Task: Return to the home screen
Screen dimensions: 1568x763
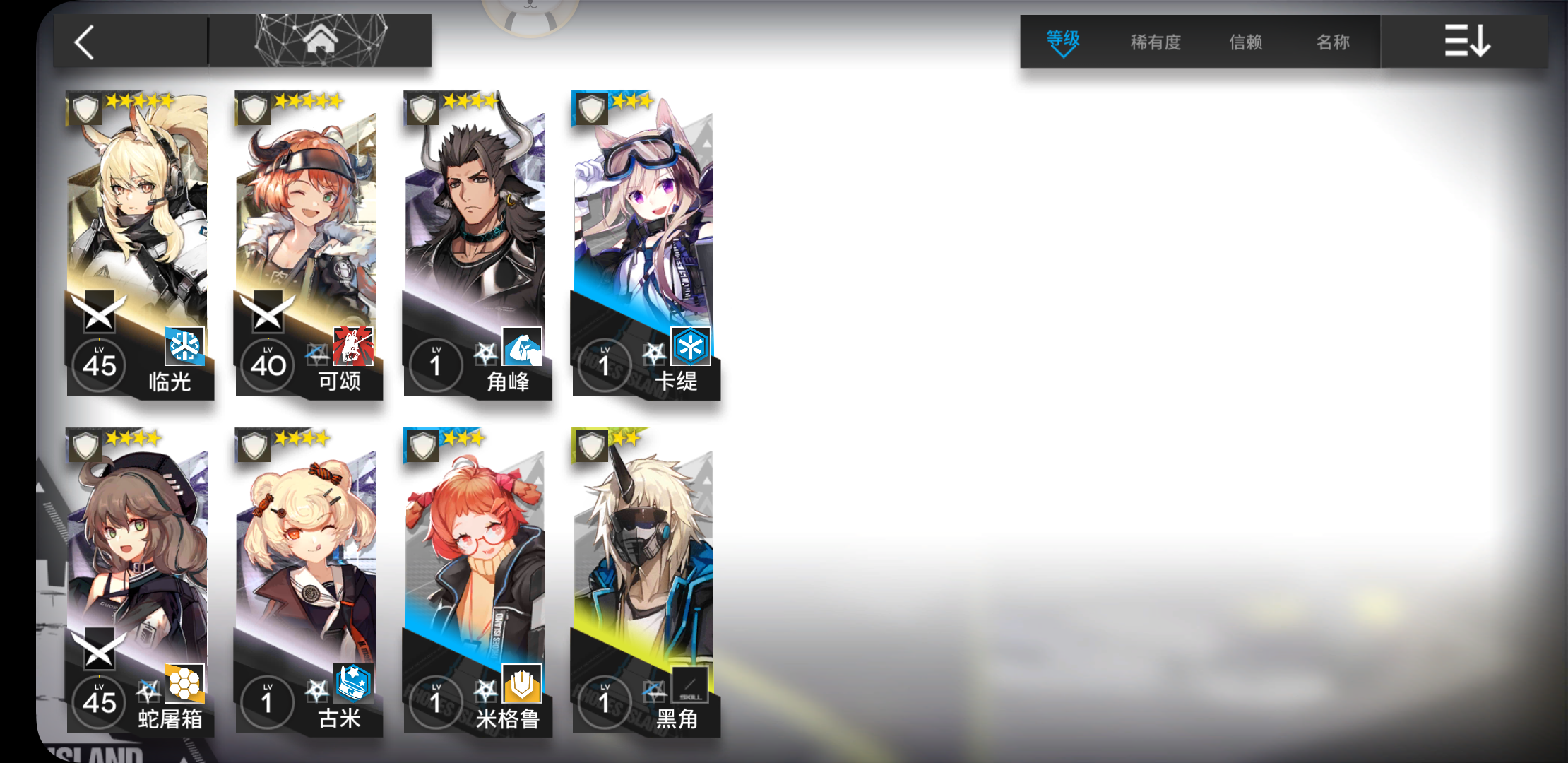Action: [321, 41]
